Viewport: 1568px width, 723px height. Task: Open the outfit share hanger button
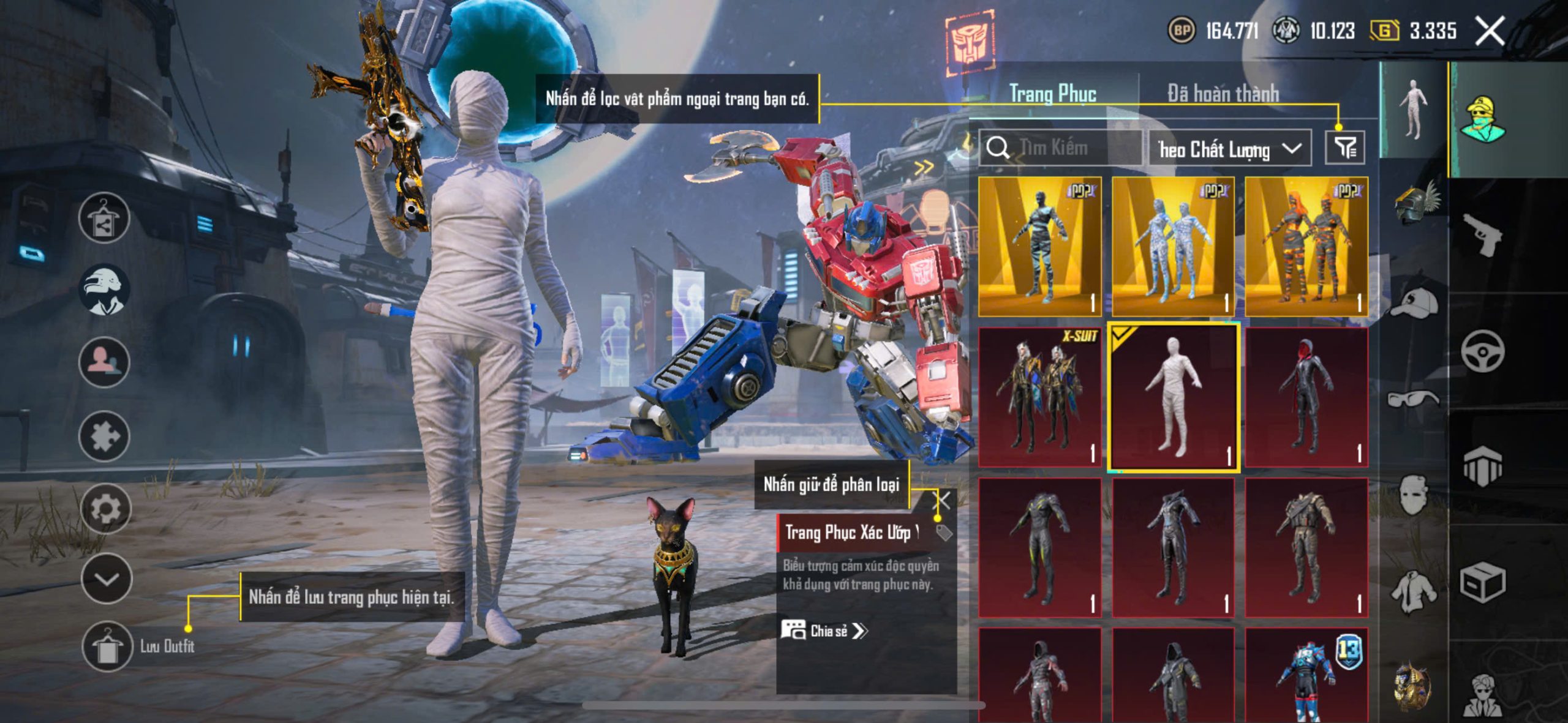[104, 218]
